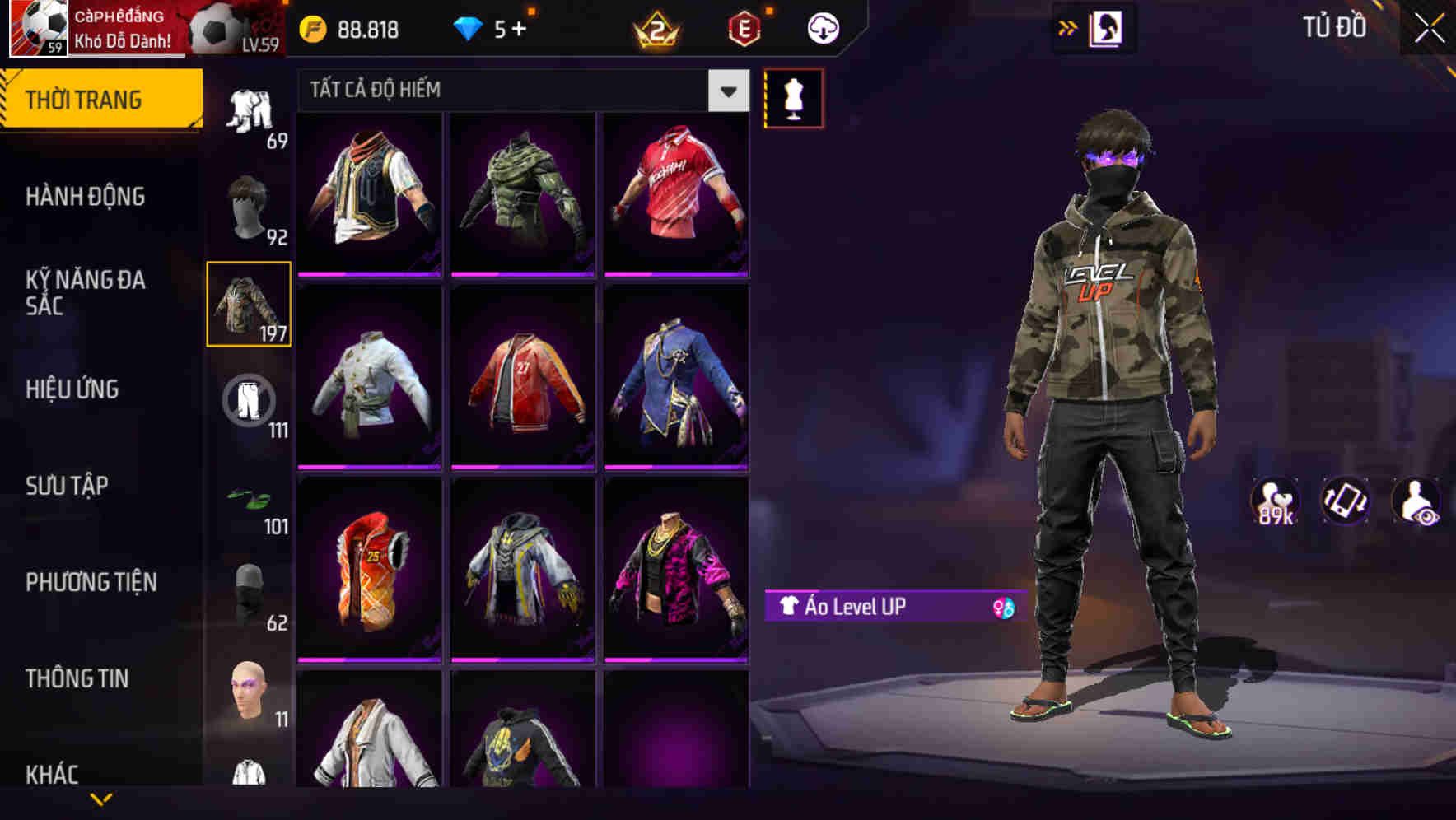Open the mannequin preview panel
1456x820 pixels.
[x=793, y=97]
